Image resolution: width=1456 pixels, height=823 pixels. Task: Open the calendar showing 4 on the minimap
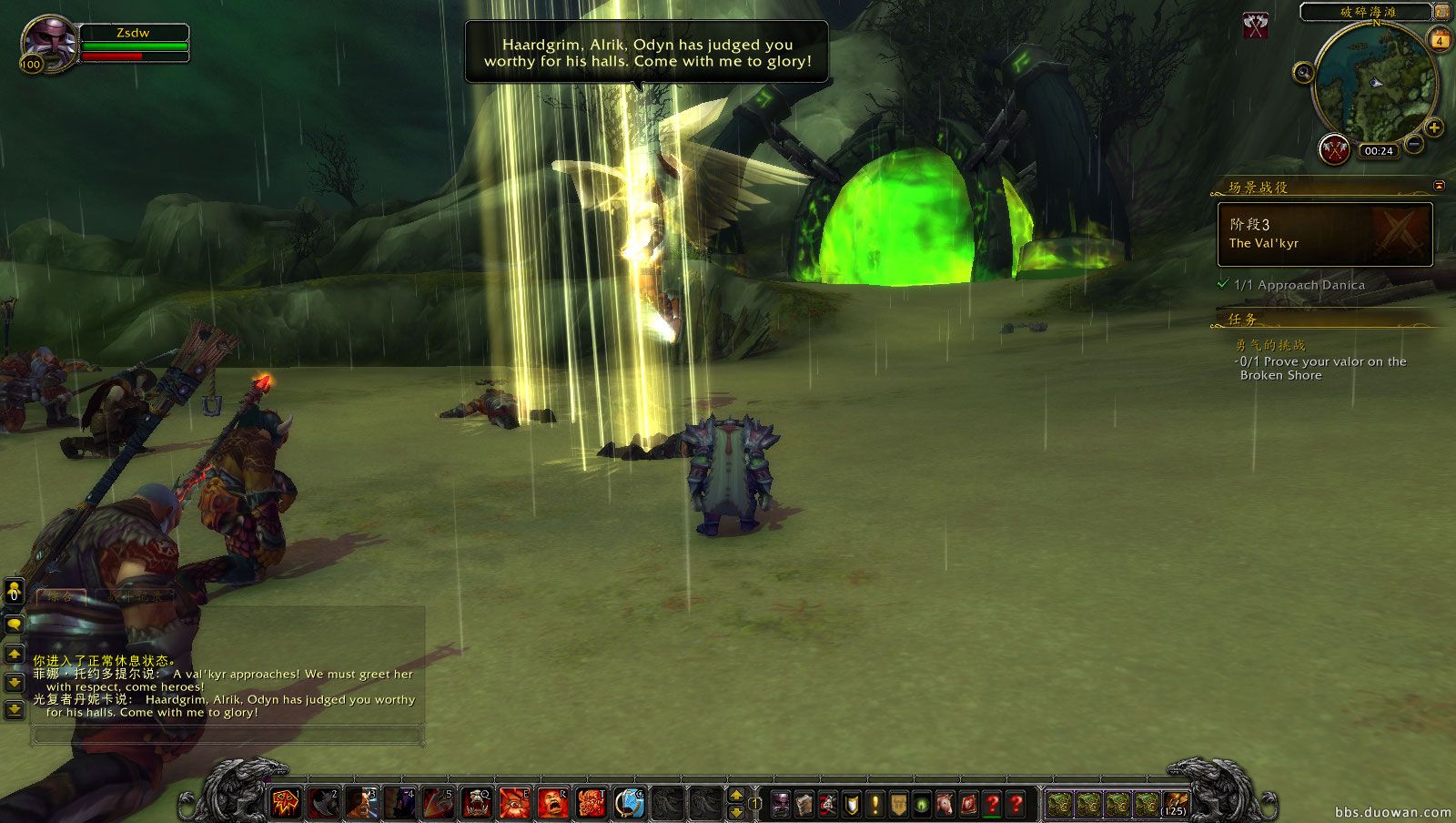coord(1439,40)
